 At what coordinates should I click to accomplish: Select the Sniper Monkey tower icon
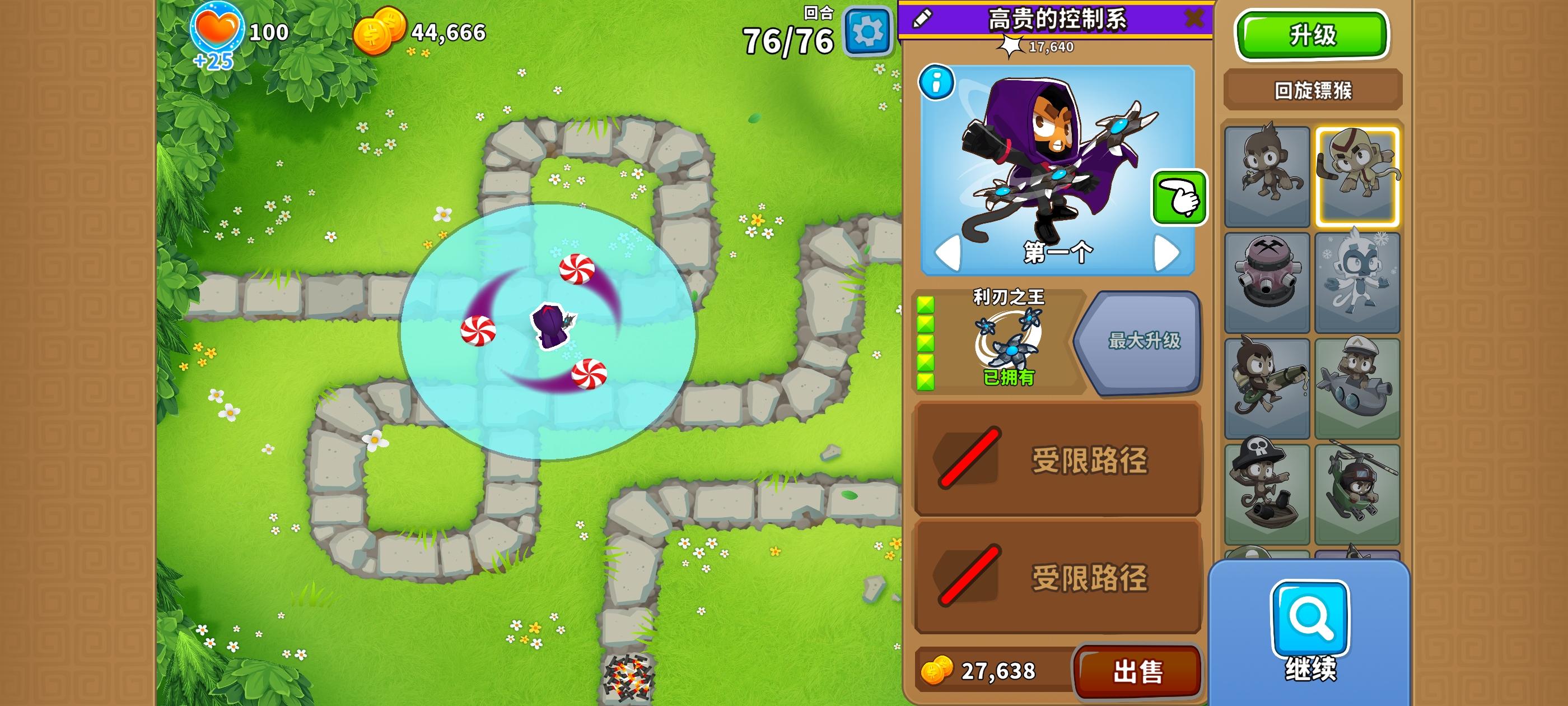1267,384
